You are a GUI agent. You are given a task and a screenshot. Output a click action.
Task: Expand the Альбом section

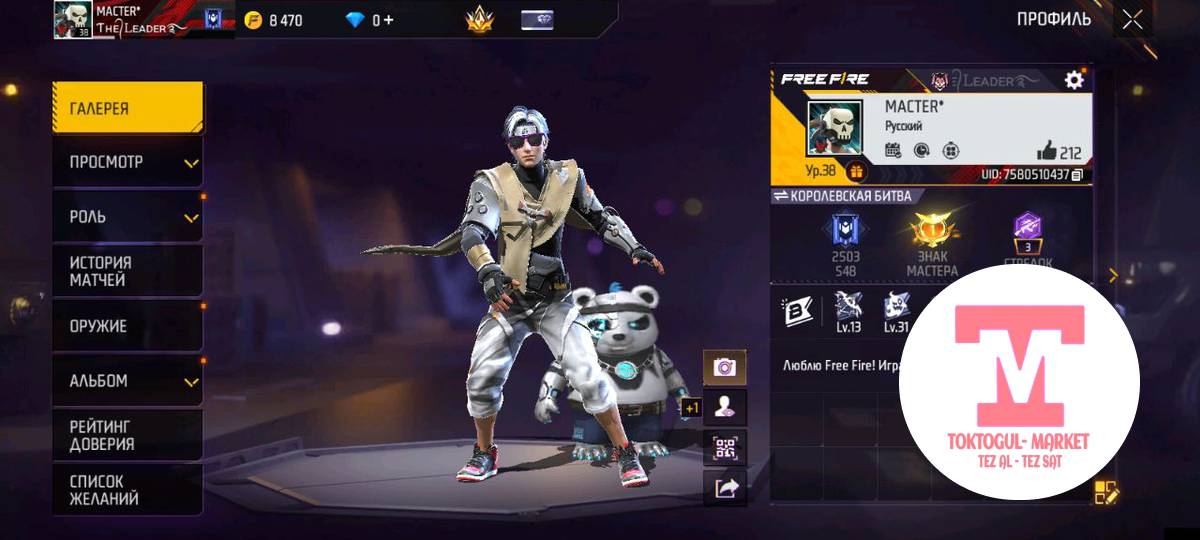click(127, 381)
